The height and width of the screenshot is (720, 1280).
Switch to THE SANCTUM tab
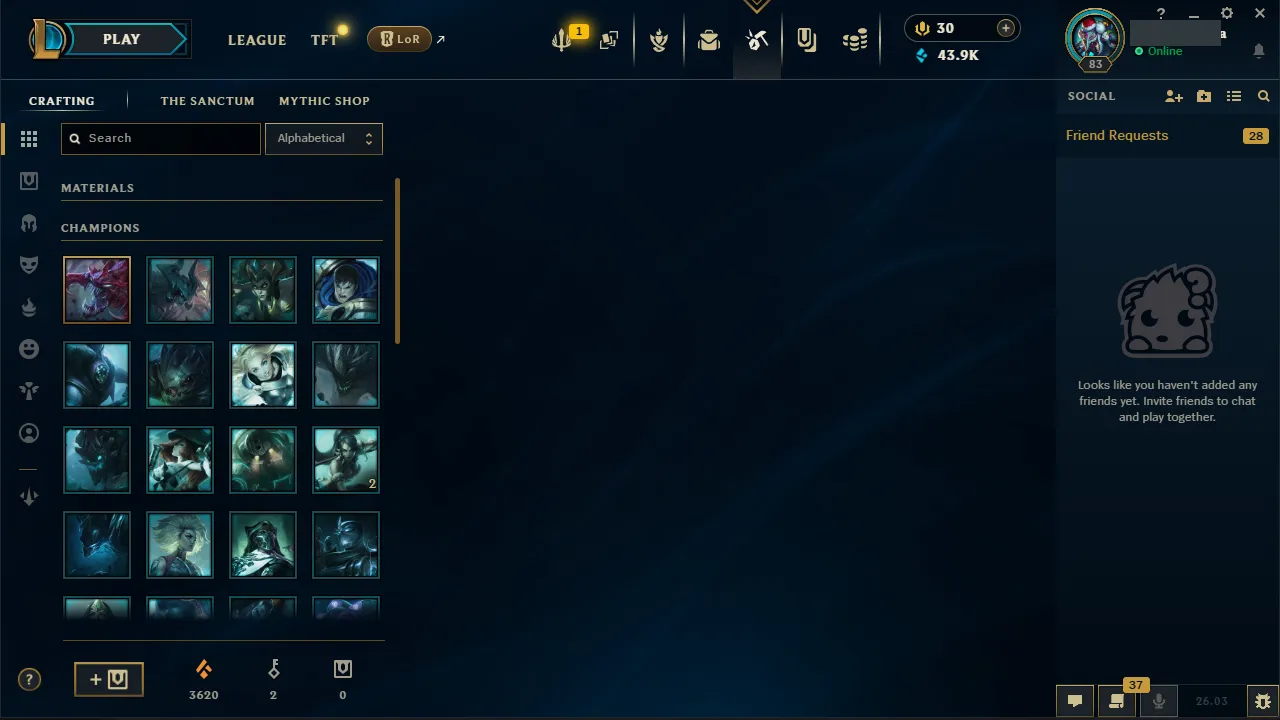(208, 100)
